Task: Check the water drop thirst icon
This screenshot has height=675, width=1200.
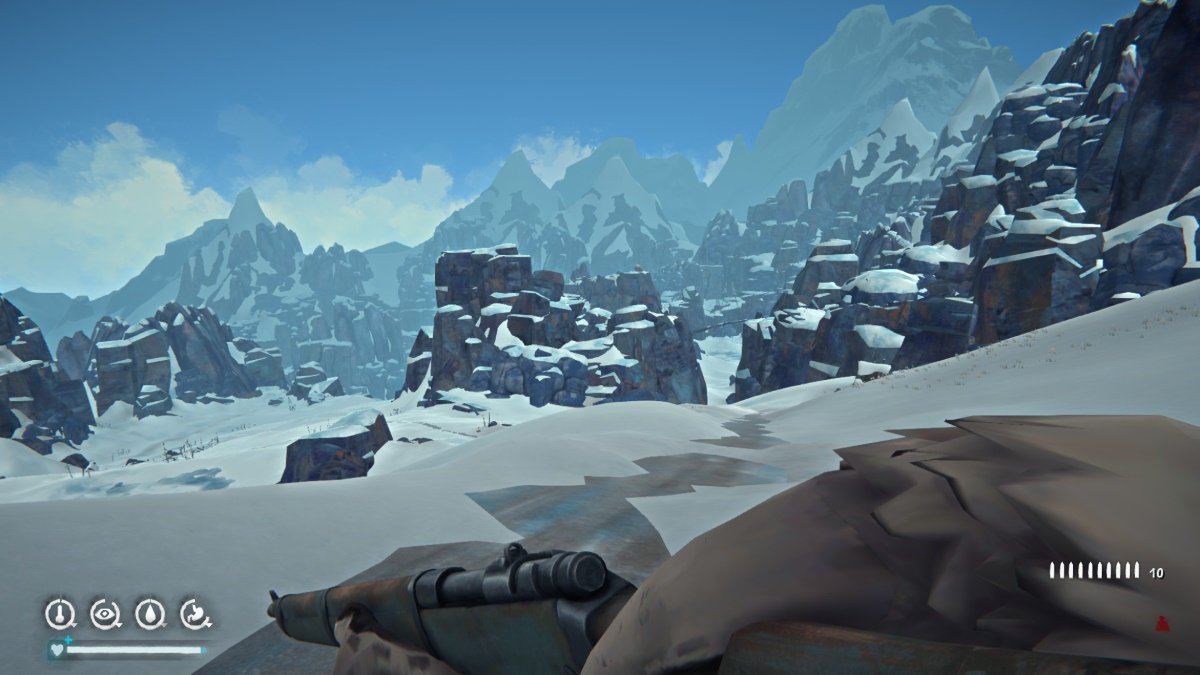Action: 150,613
